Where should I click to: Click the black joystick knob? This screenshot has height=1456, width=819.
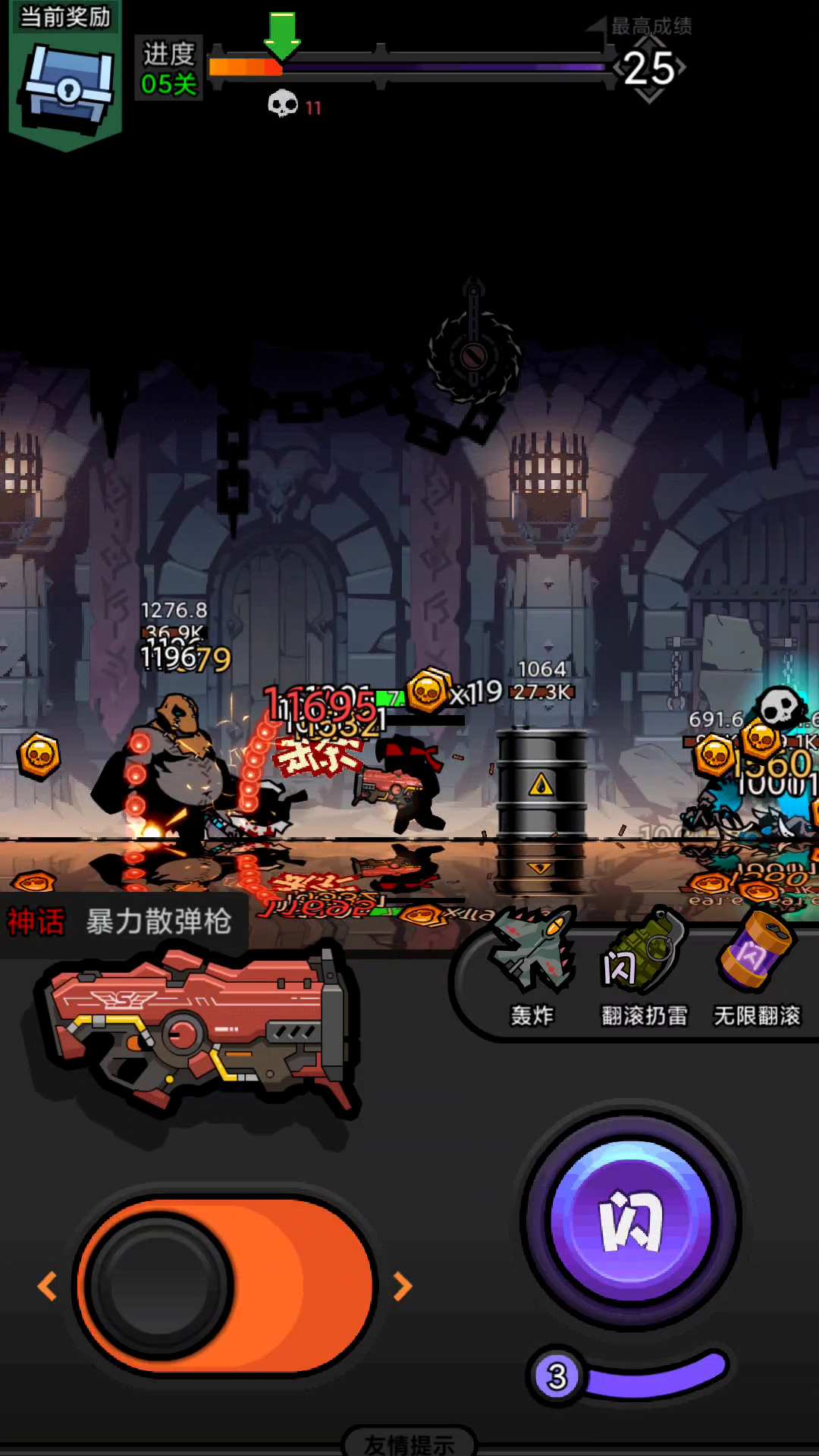click(x=159, y=1286)
